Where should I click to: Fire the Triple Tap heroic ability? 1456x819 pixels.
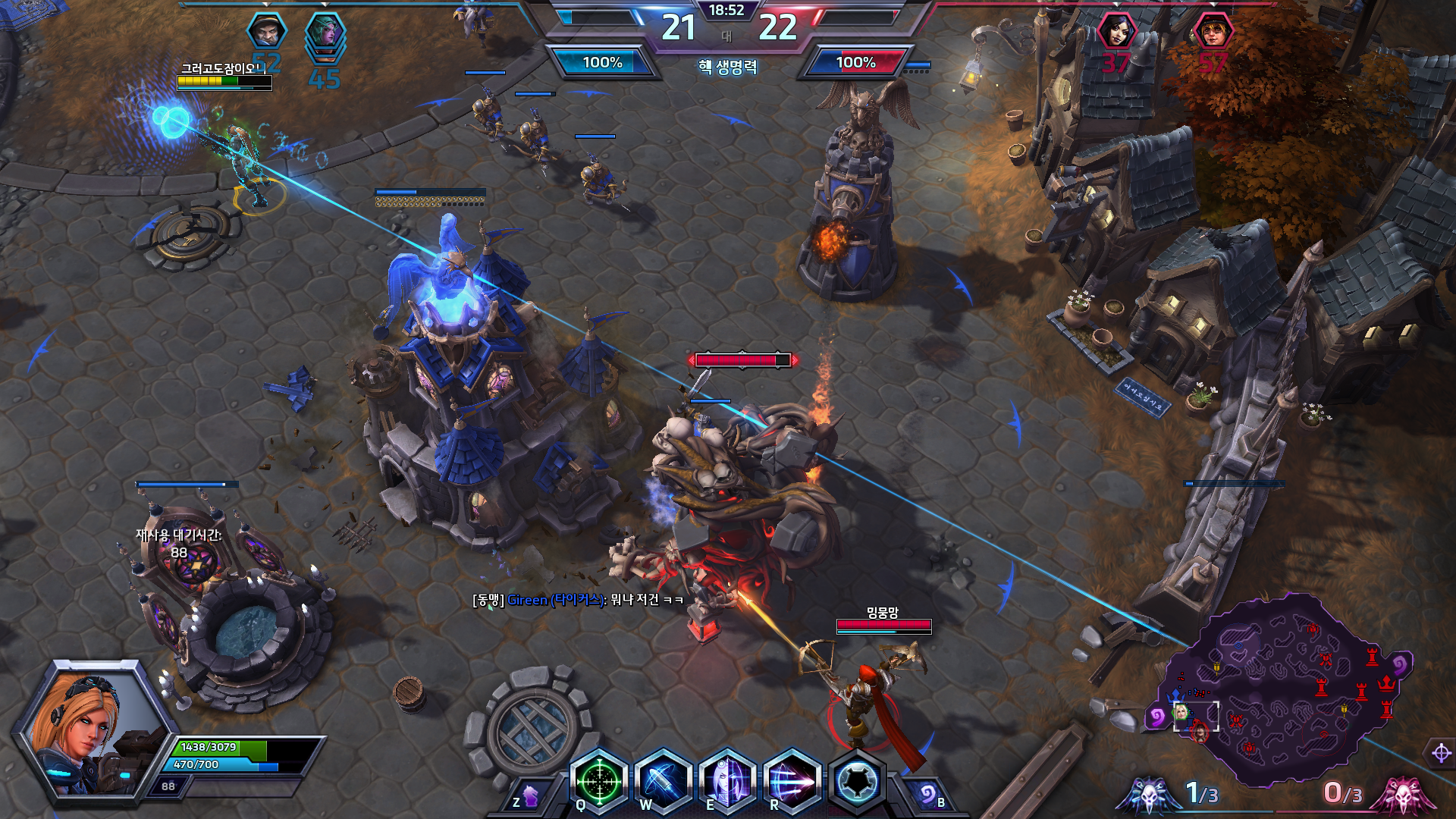coord(792,781)
